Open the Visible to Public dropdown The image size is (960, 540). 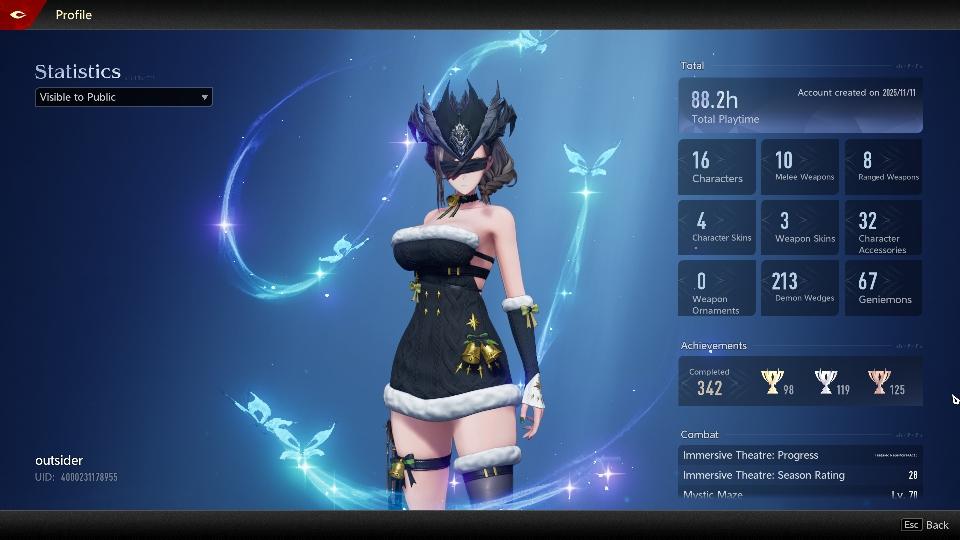(124, 97)
